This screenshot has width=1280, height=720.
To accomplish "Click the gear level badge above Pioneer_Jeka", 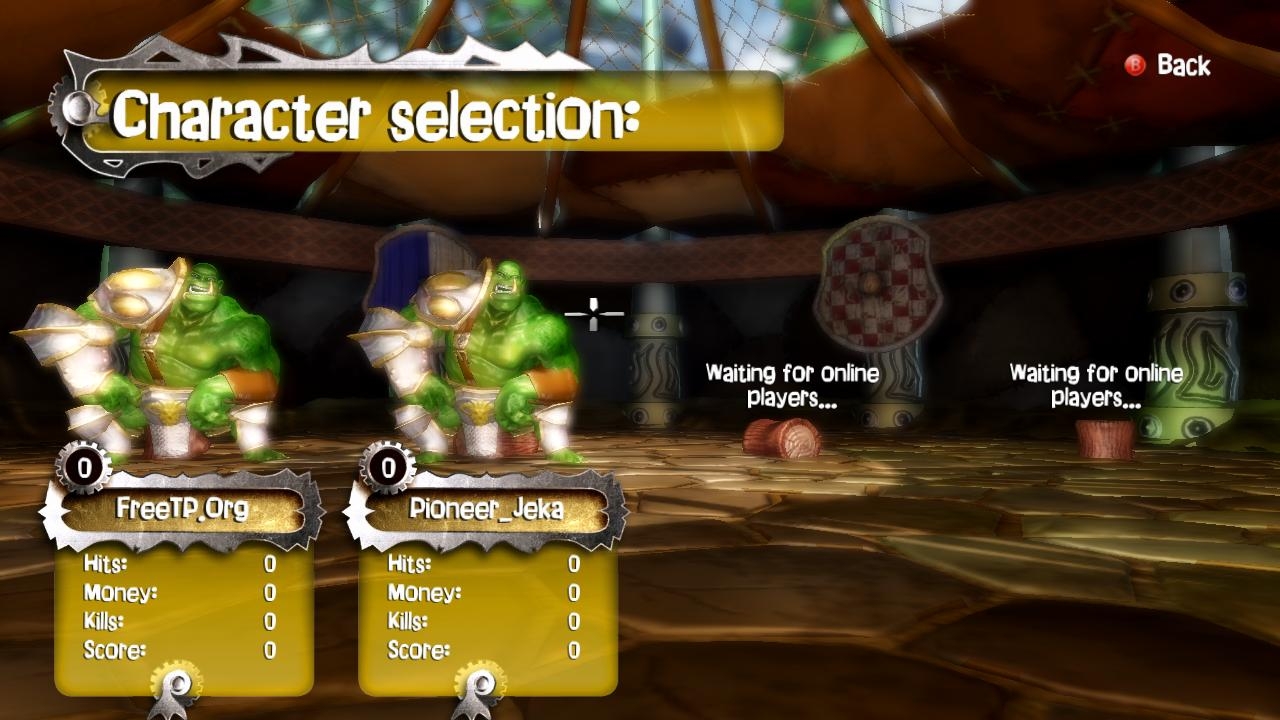I will (388, 466).
